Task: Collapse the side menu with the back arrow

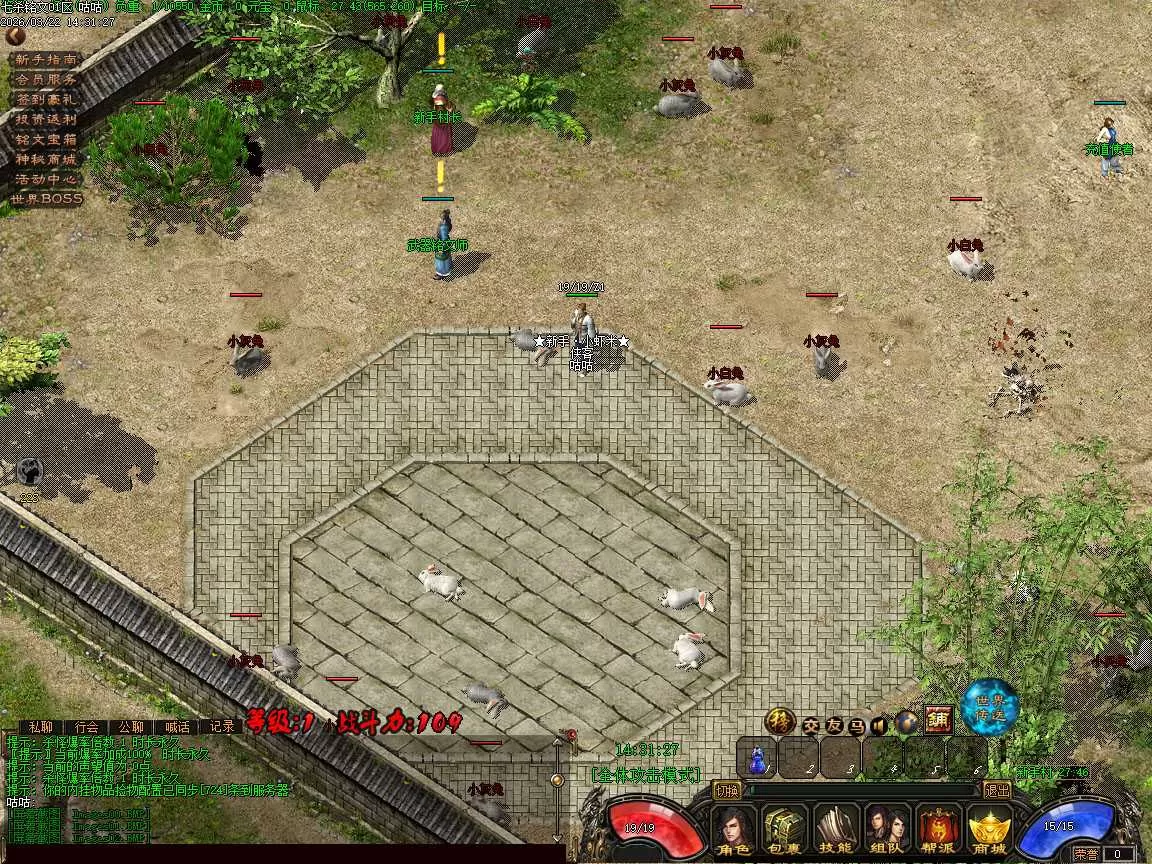Action: (x=15, y=36)
